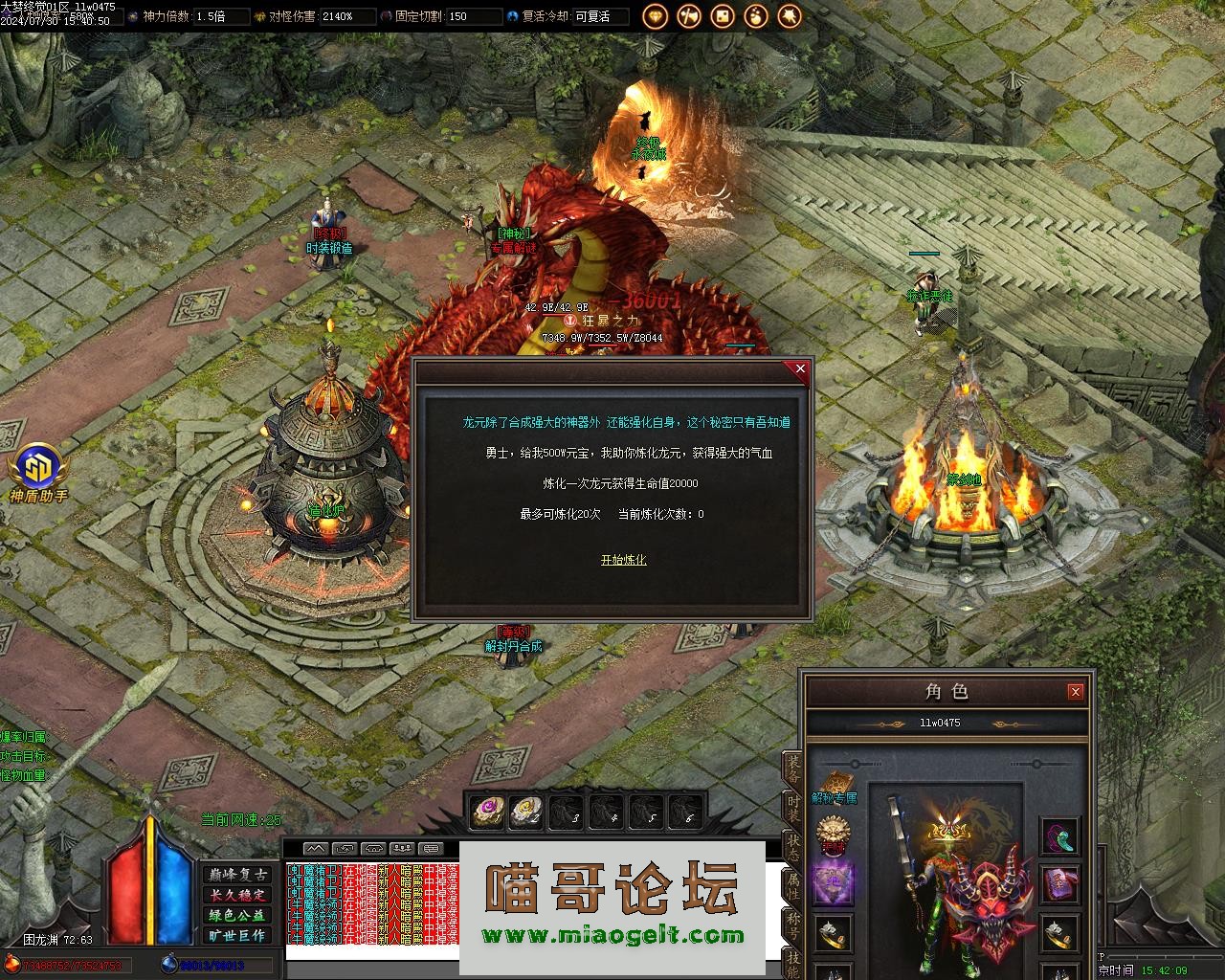Viewport: 1225px width, 980px height.
Task: Open the 神盾助手 assistant icon
Action: [38, 469]
